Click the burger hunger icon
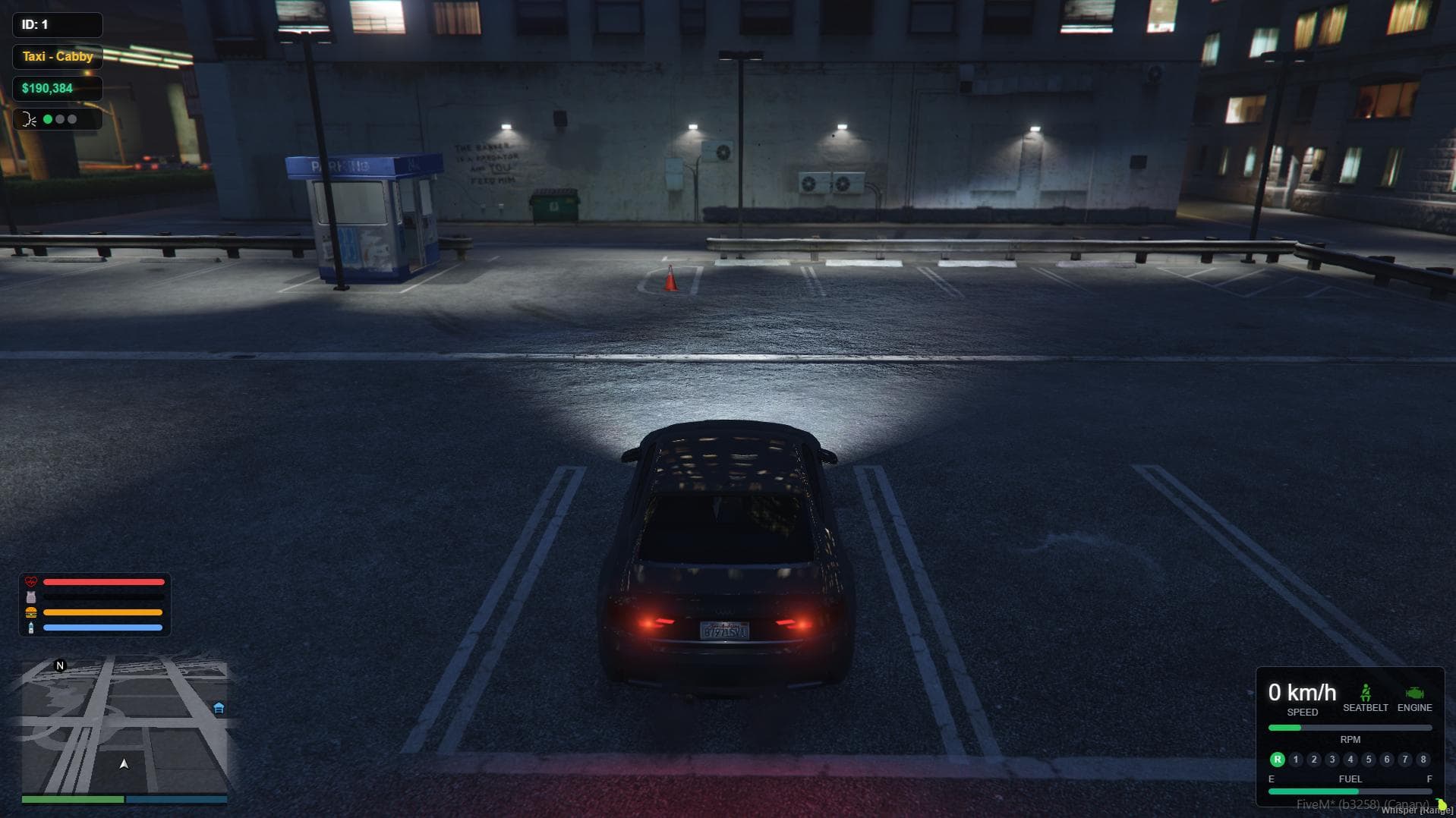Screen dimensions: 1456x818 [31, 612]
